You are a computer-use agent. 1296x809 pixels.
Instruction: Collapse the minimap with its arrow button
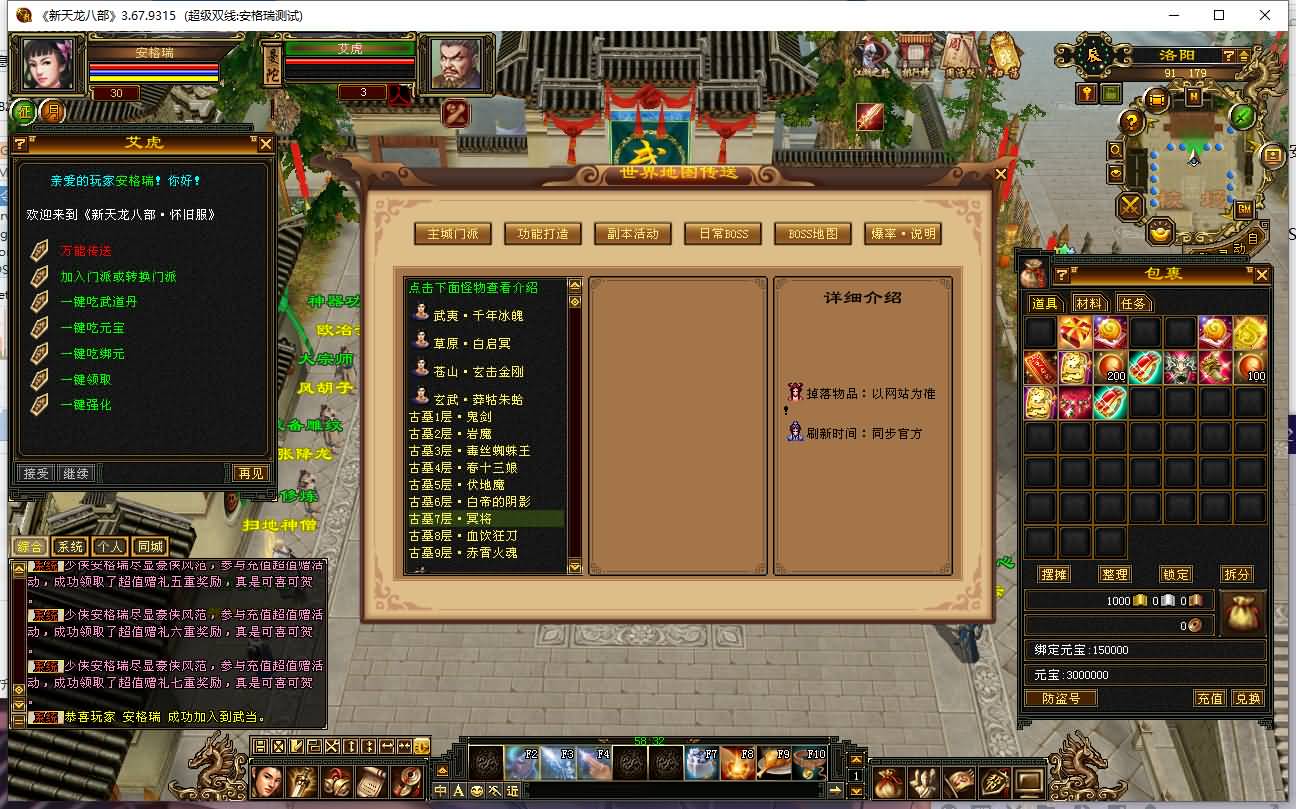(1244, 56)
